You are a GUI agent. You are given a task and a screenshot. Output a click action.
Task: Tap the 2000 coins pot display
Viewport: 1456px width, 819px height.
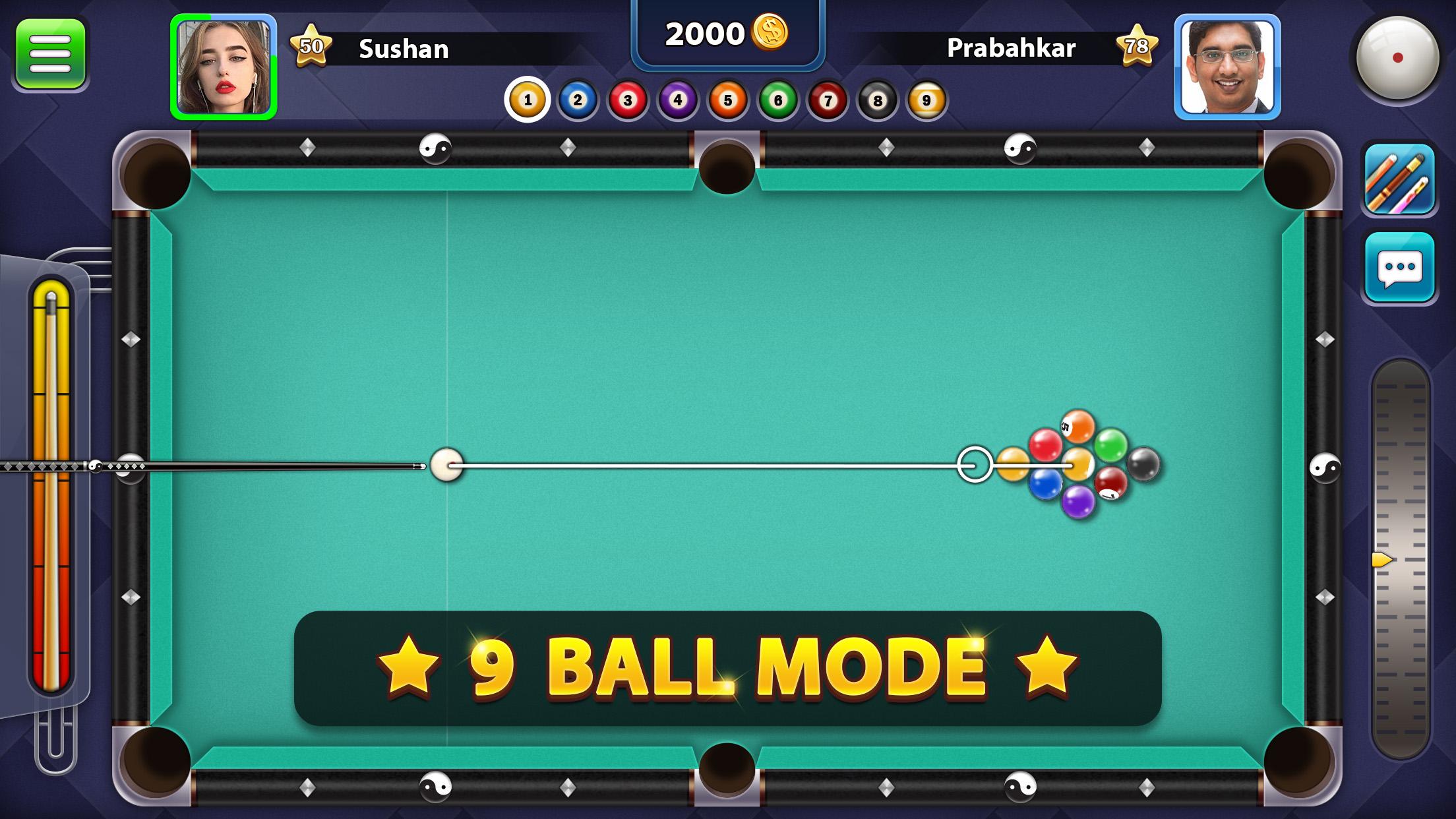tap(727, 32)
